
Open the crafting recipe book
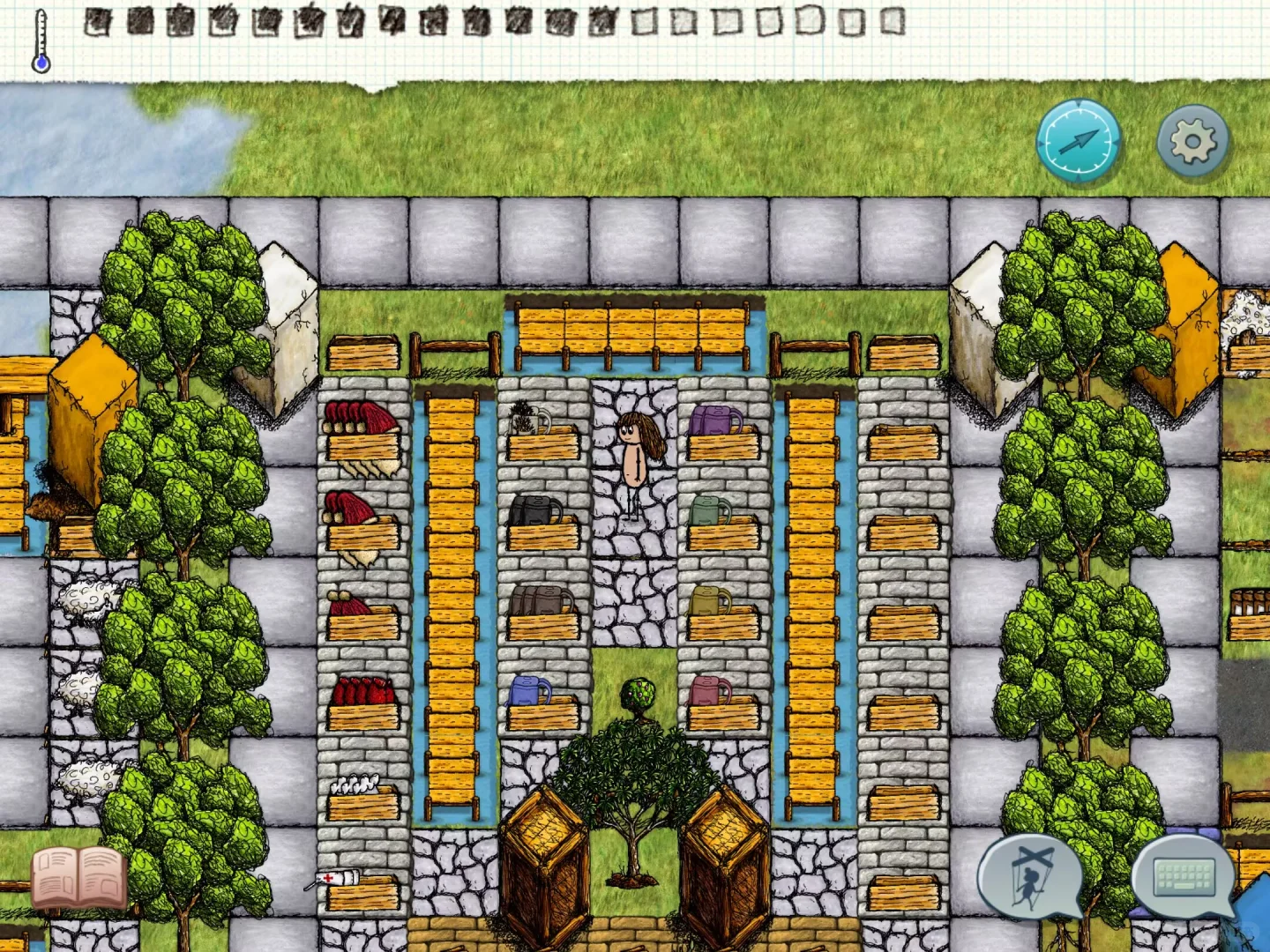(79, 877)
